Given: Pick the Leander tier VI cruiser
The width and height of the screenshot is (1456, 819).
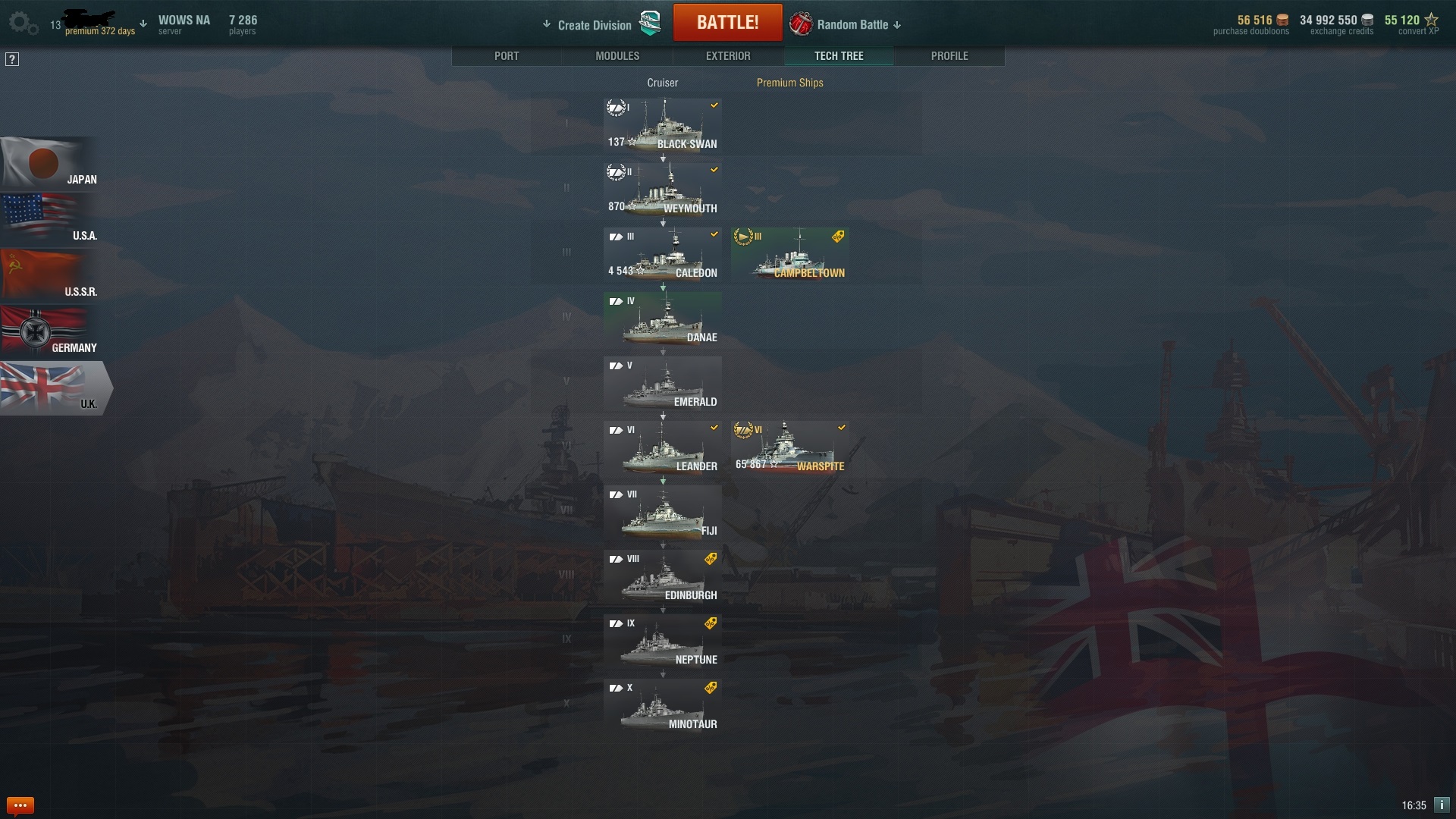Looking at the screenshot, I should 663,448.
